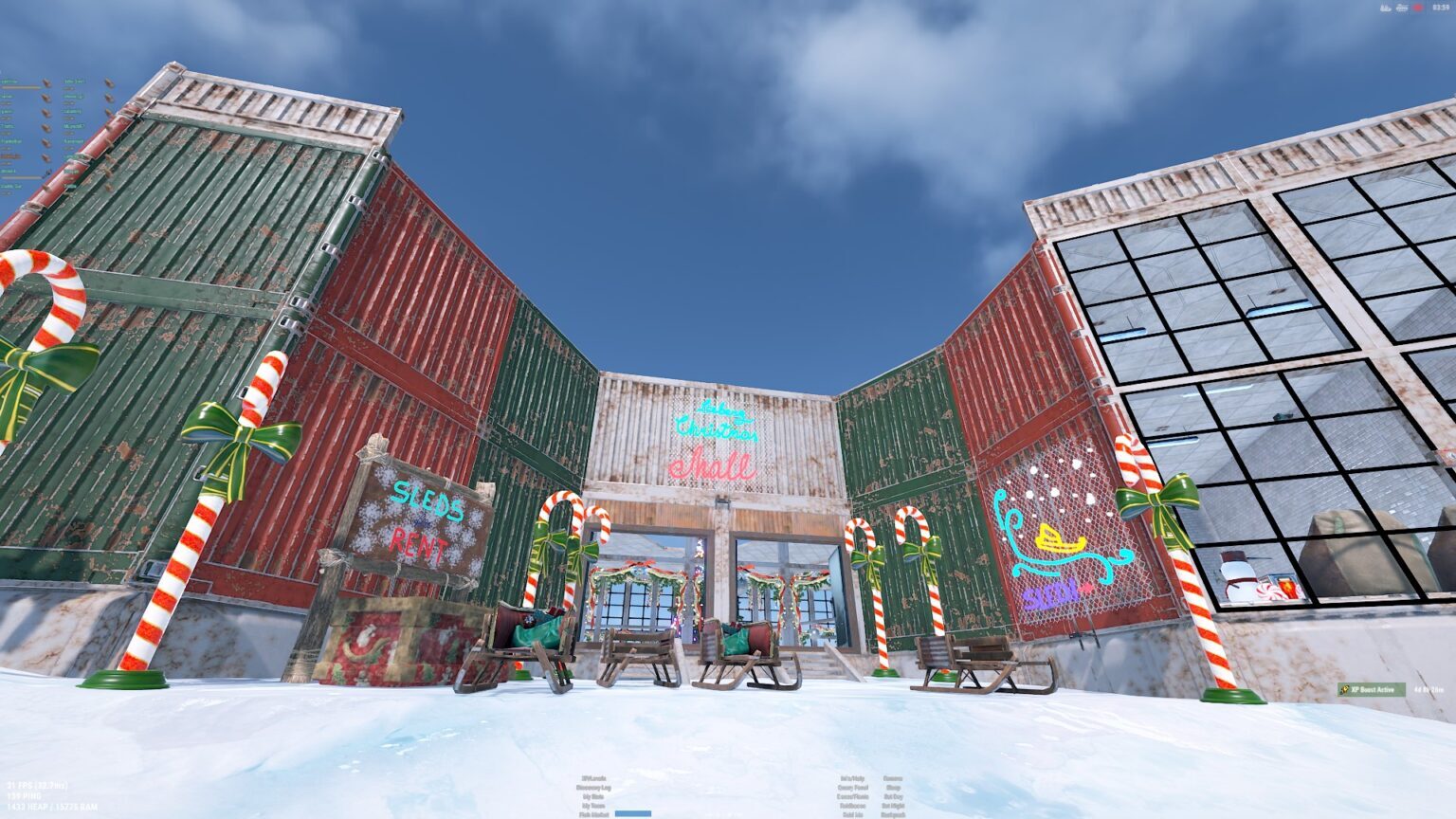Choose the Camera option
The image size is (1456, 819).
click(x=893, y=779)
